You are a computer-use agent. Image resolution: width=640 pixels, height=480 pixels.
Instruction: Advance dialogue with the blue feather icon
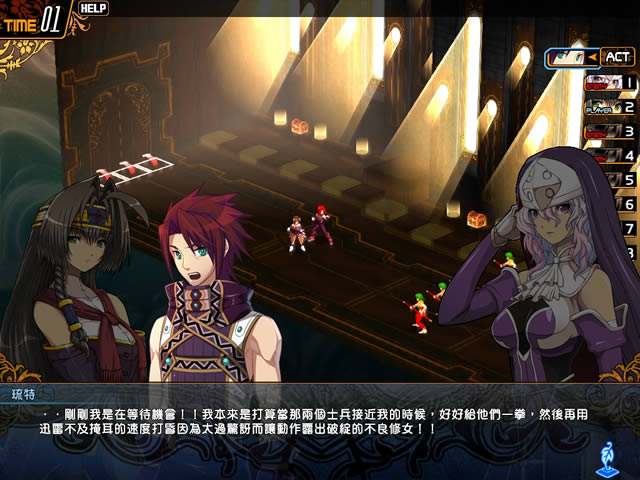605,456
